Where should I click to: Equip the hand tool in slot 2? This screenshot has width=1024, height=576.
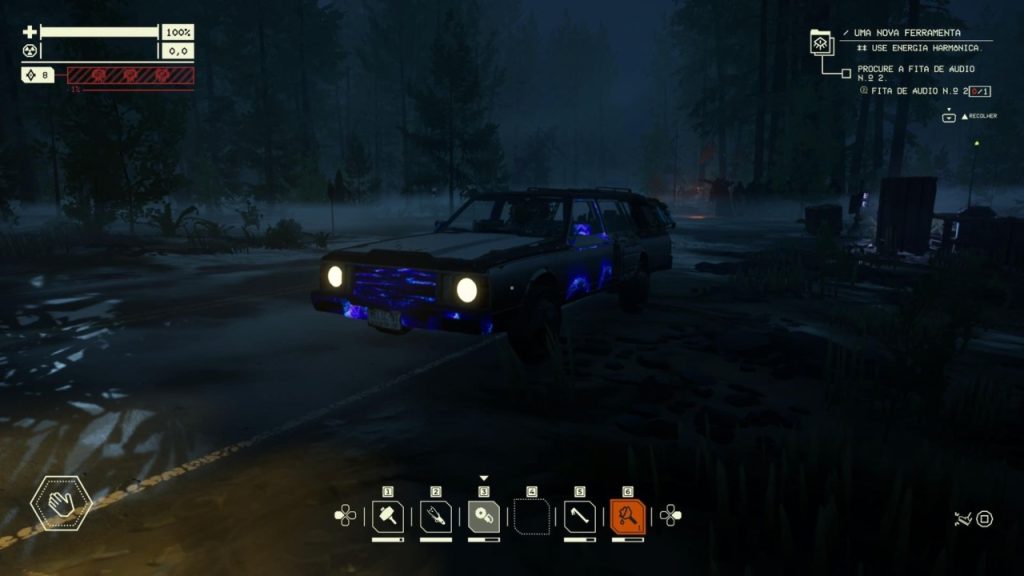[436, 516]
